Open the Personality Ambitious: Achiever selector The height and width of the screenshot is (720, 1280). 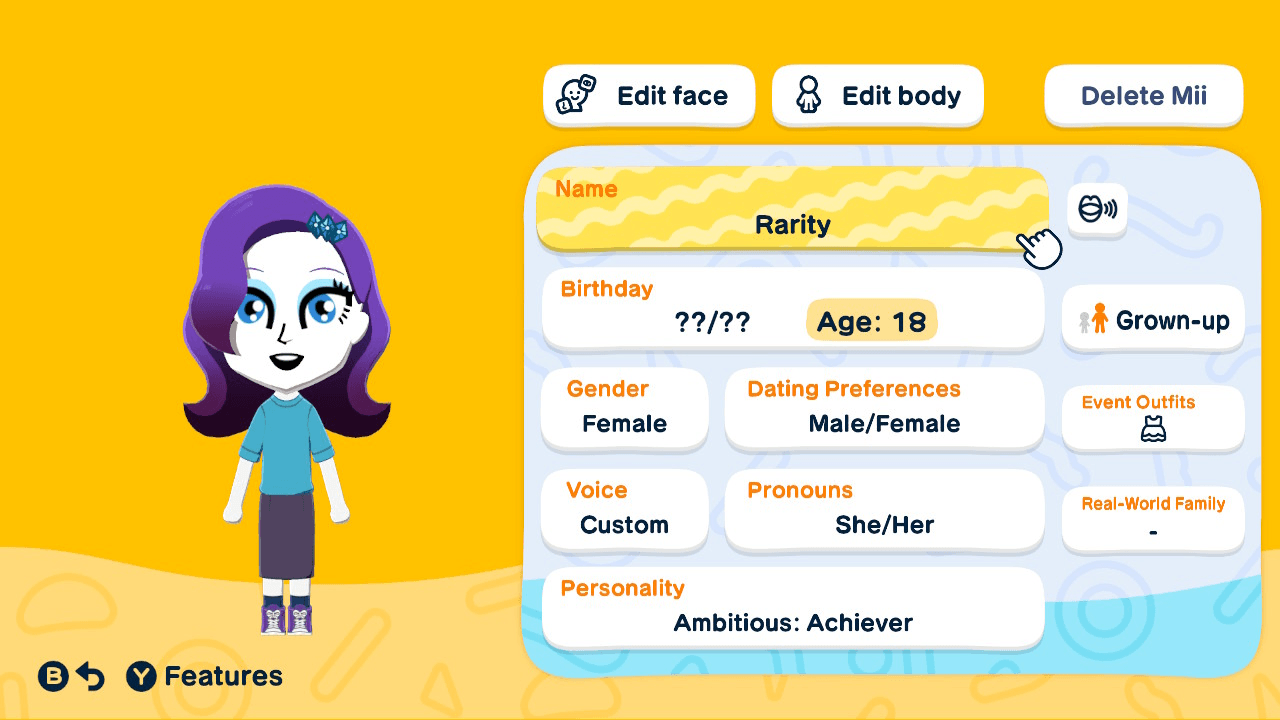[x=792, y=608]
